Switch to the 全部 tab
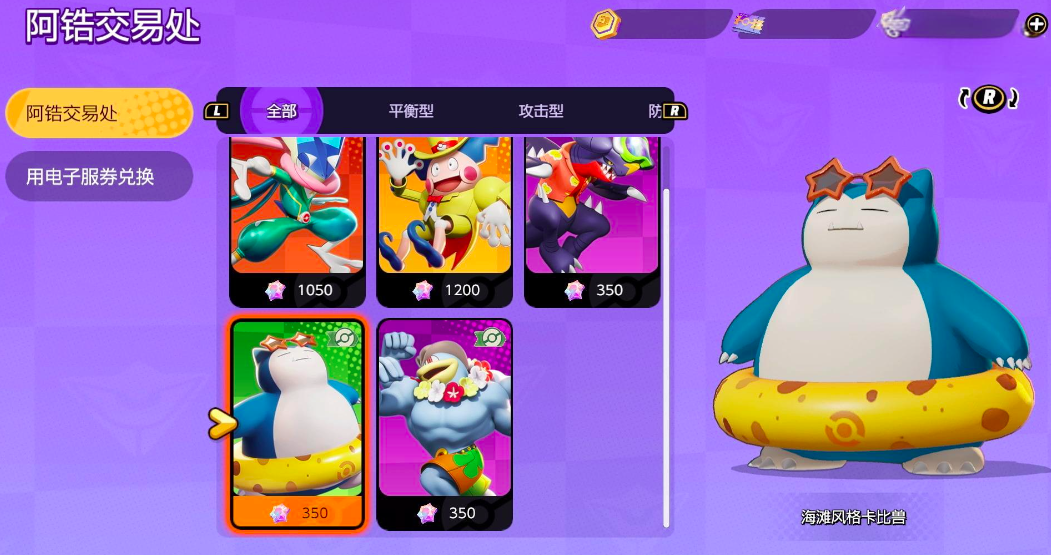Viewport: 1051px width, 555px height. 282,111
